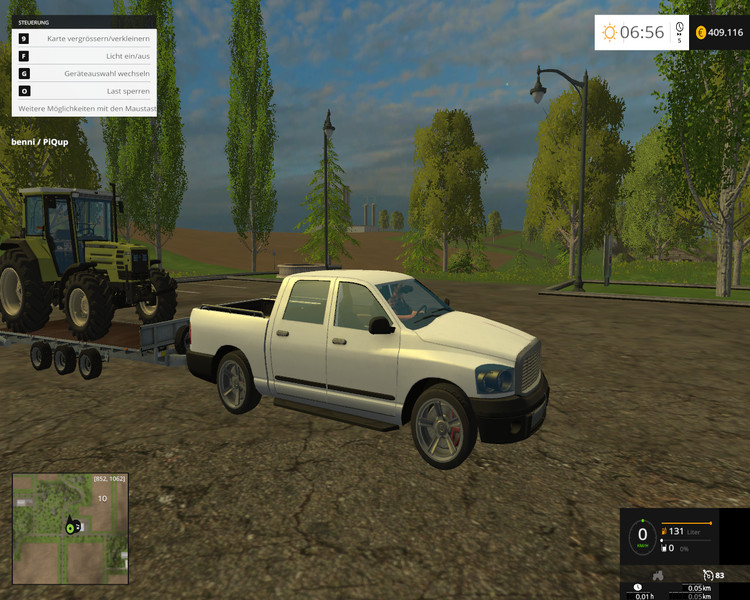Click the green player marker on the minimap
Screen dimensions: 750x600
[x=71, y=526]
